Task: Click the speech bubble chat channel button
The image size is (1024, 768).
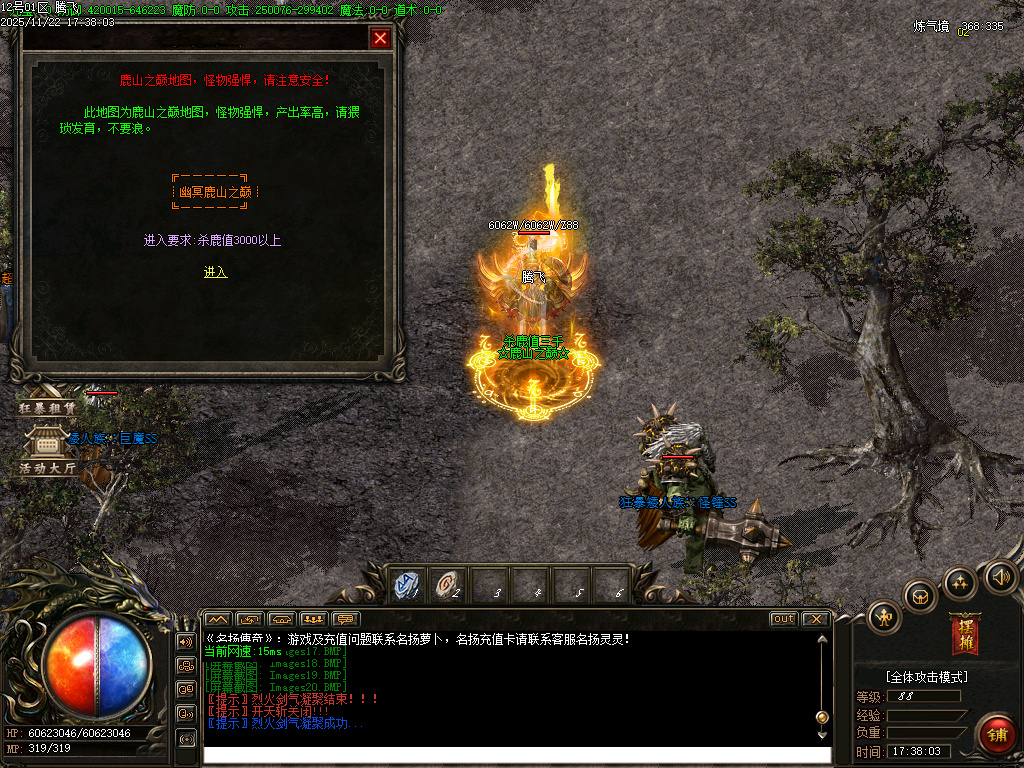Action: coord(346,619)
